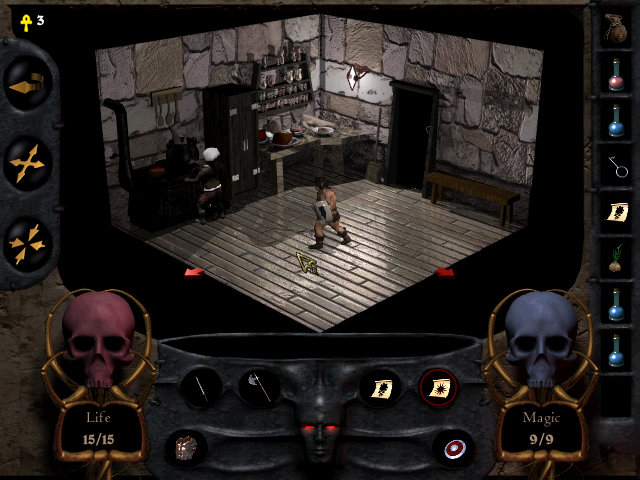Click the red scroll-right arrow under view
The height and width of the screenshot is (480, 640).
pos(445,271)
